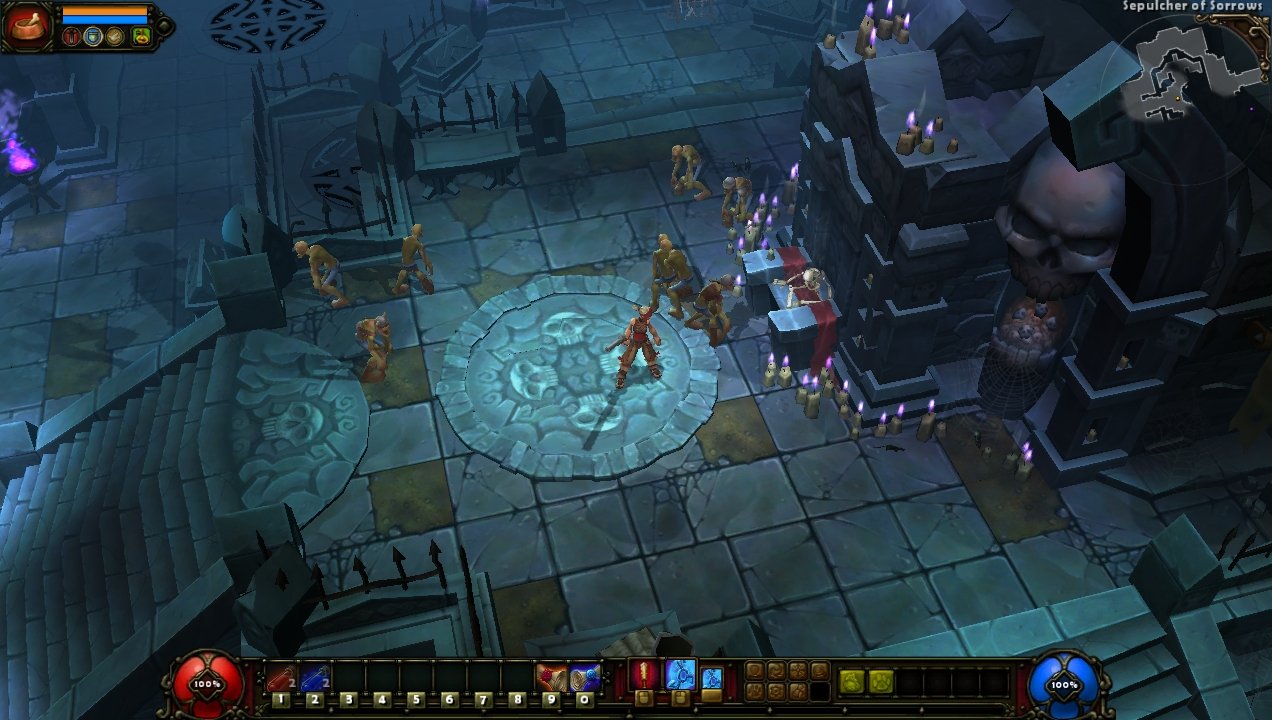The width and height of the screenshot is (1272, 720).
Task: Click the blue shield pet icon
Action: pyautogui.click(x=94, y=37)
